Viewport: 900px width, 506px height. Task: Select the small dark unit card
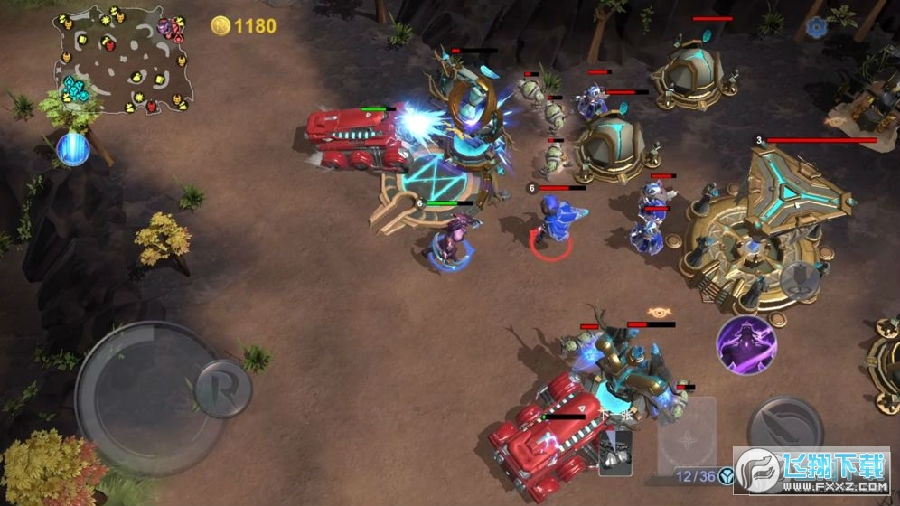617,451
